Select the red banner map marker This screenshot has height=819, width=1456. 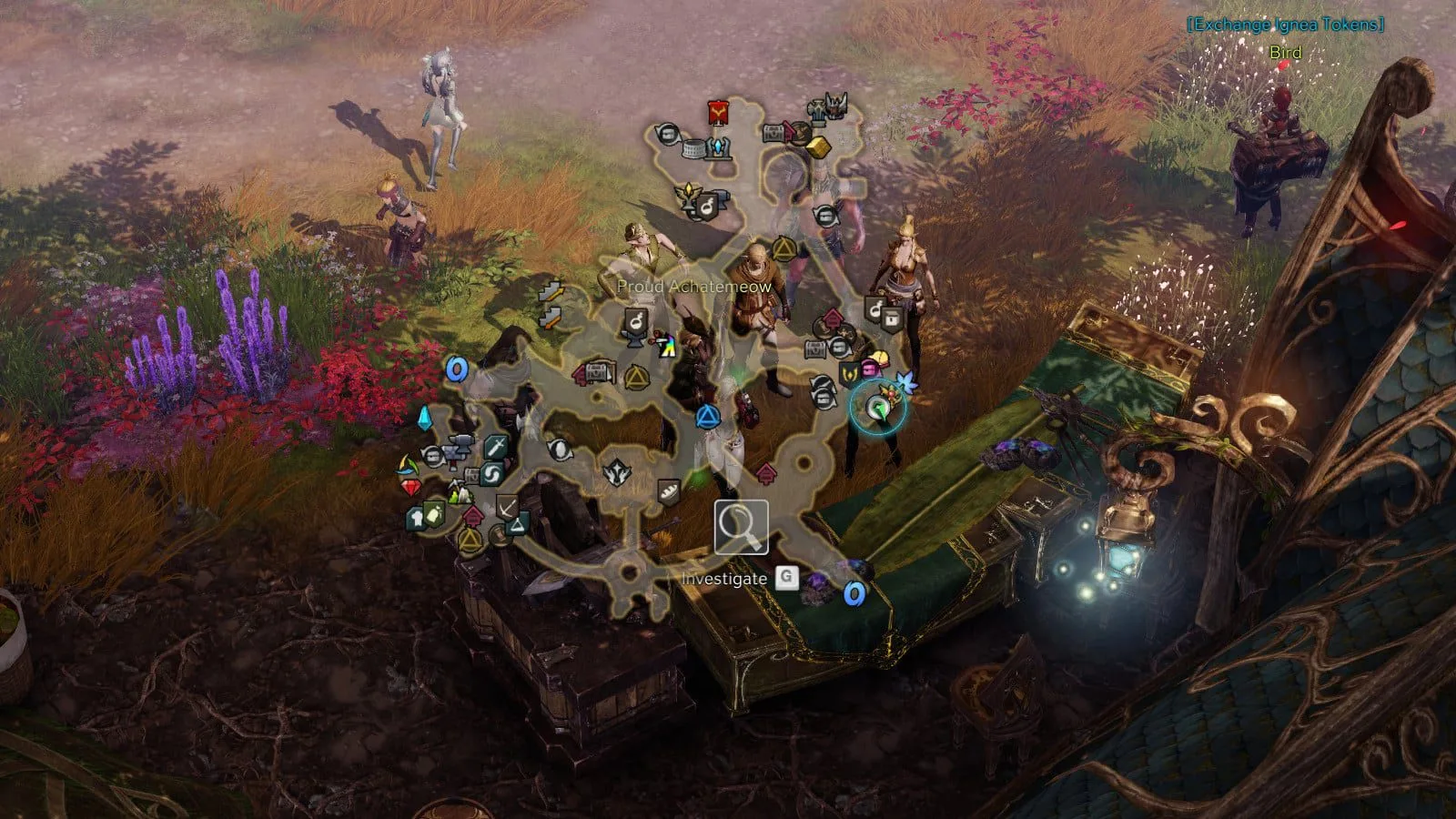720,114
